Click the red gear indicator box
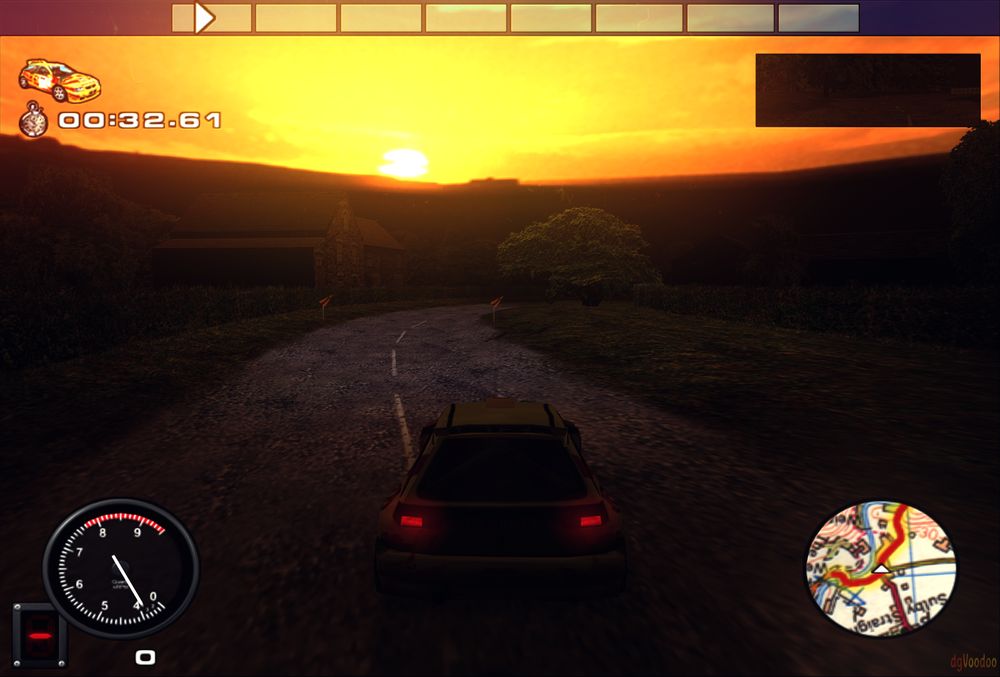This screenshot has width=1000, height=677. [39, 635]
